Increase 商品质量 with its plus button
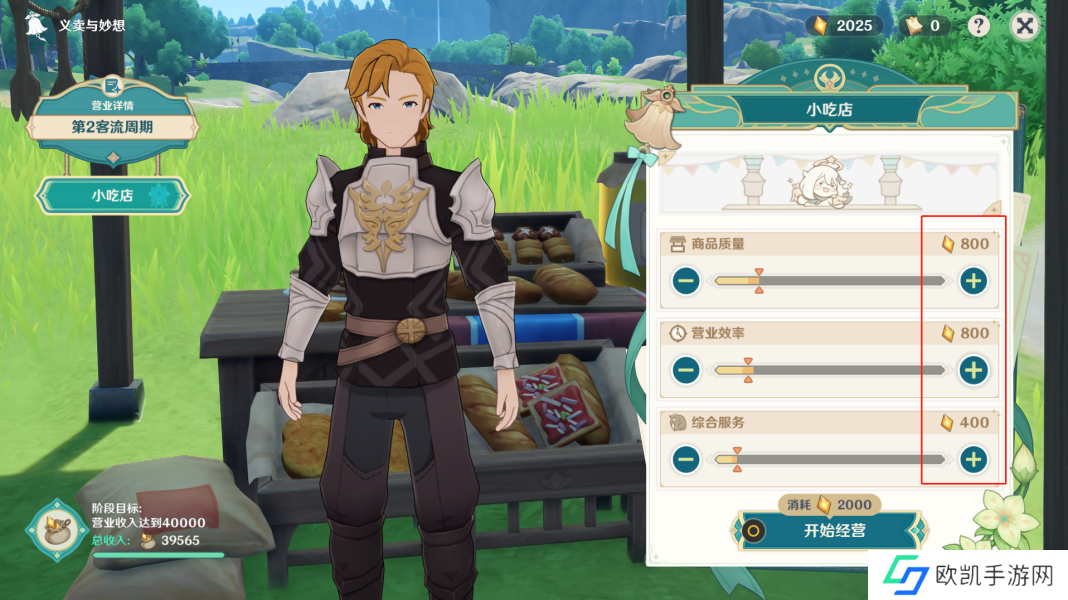Screen dimensions: 1068x600 [973, 281]
